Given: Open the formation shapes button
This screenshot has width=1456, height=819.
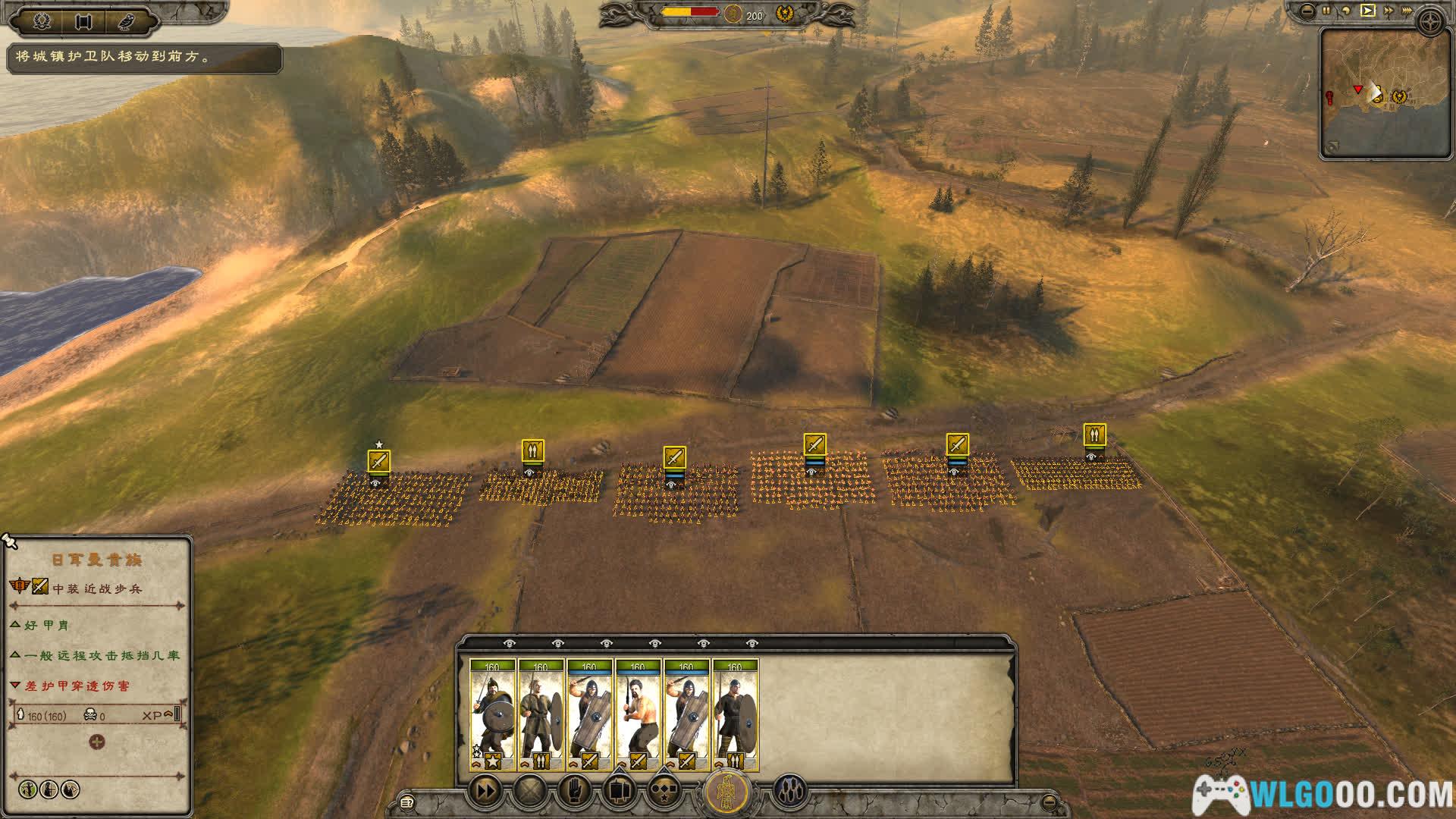Looking at the screenshot, I should coord(664,791).
